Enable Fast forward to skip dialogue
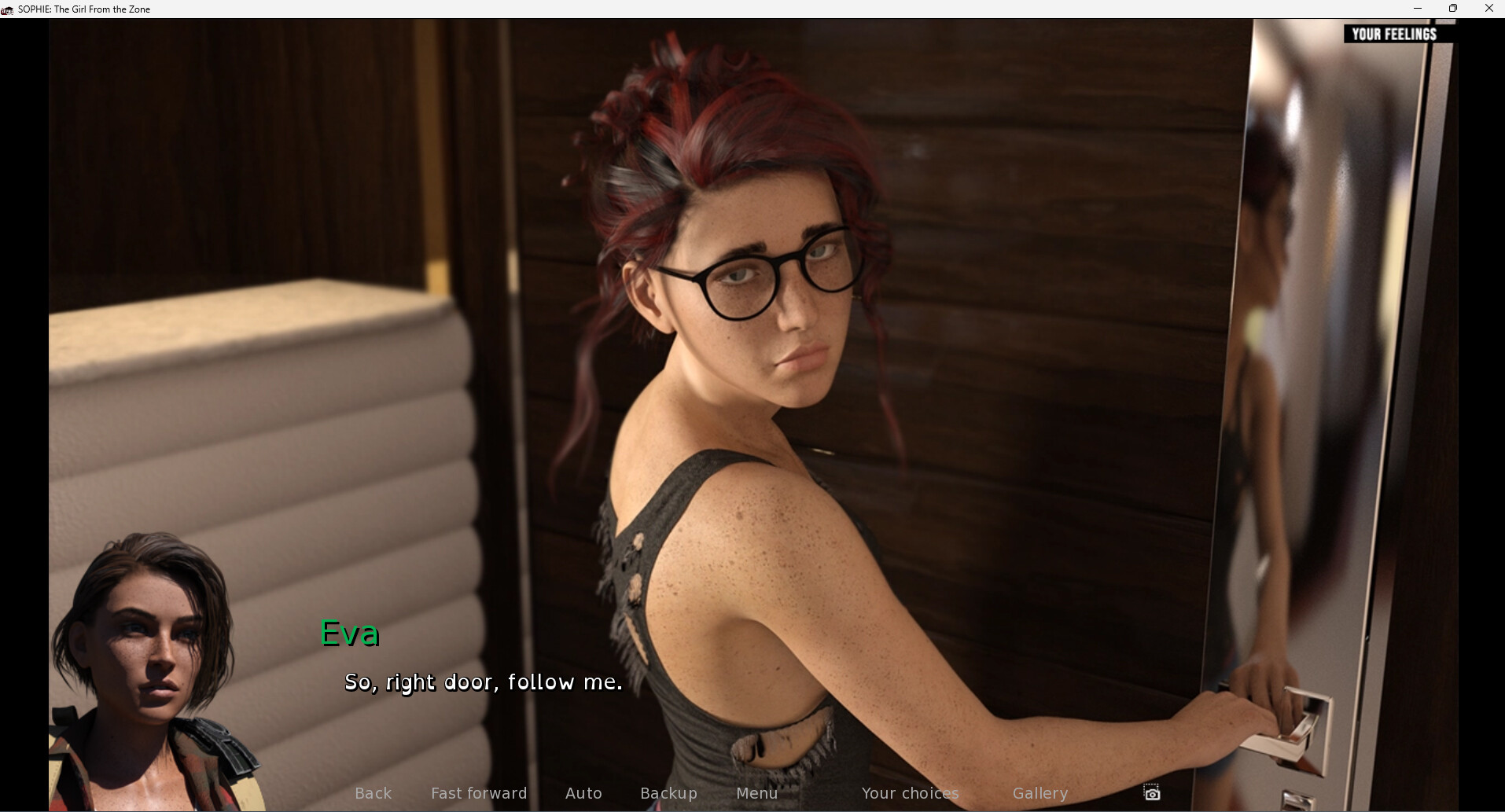Screen dimensions: 1505x812 click(x=479, y=793)
